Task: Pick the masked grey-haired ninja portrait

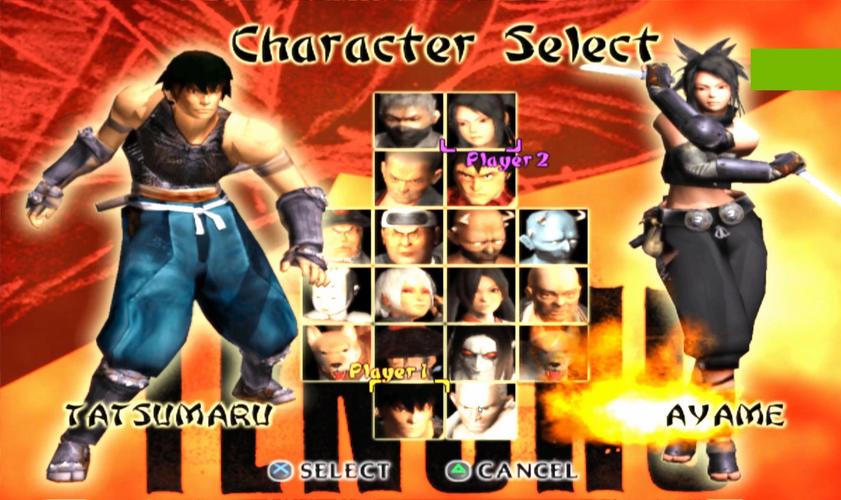Action: 409,121
